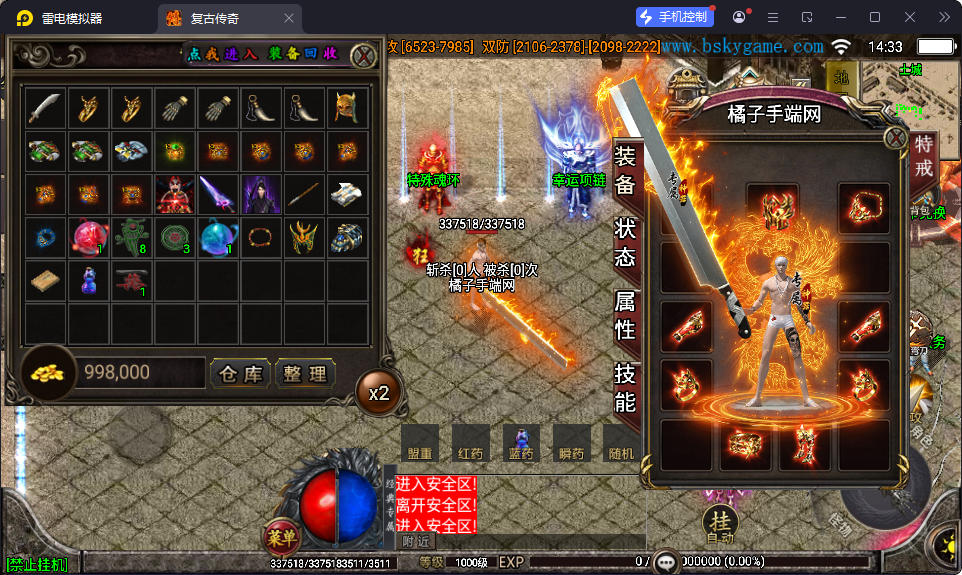The image size is (962, 575).
Task: Open the 菜单 menu button
Action: [x=282, y=538]
